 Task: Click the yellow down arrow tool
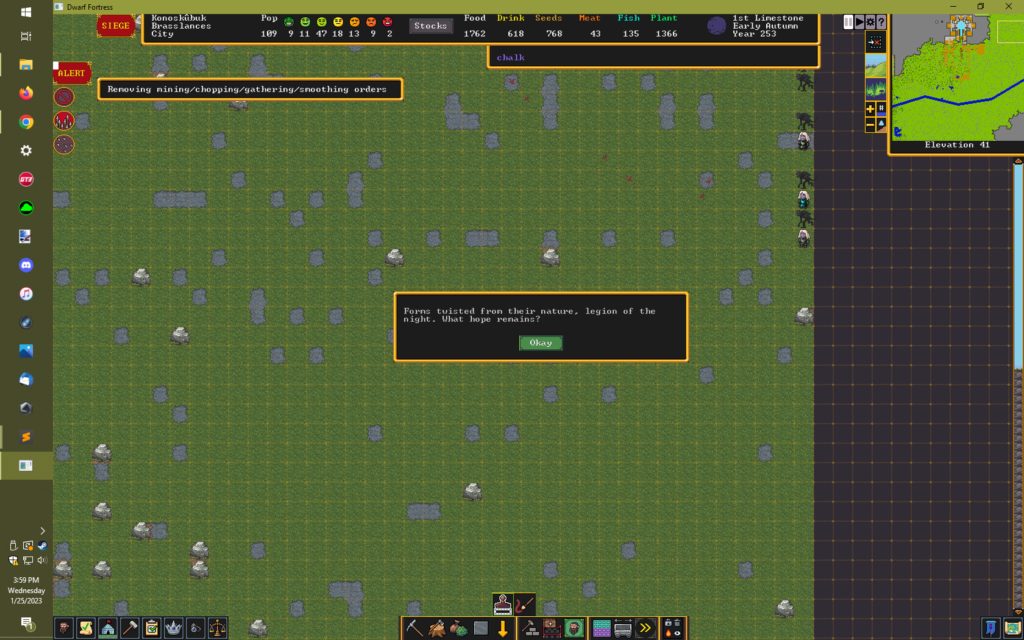pyautogui.click(x=503, y=628)
